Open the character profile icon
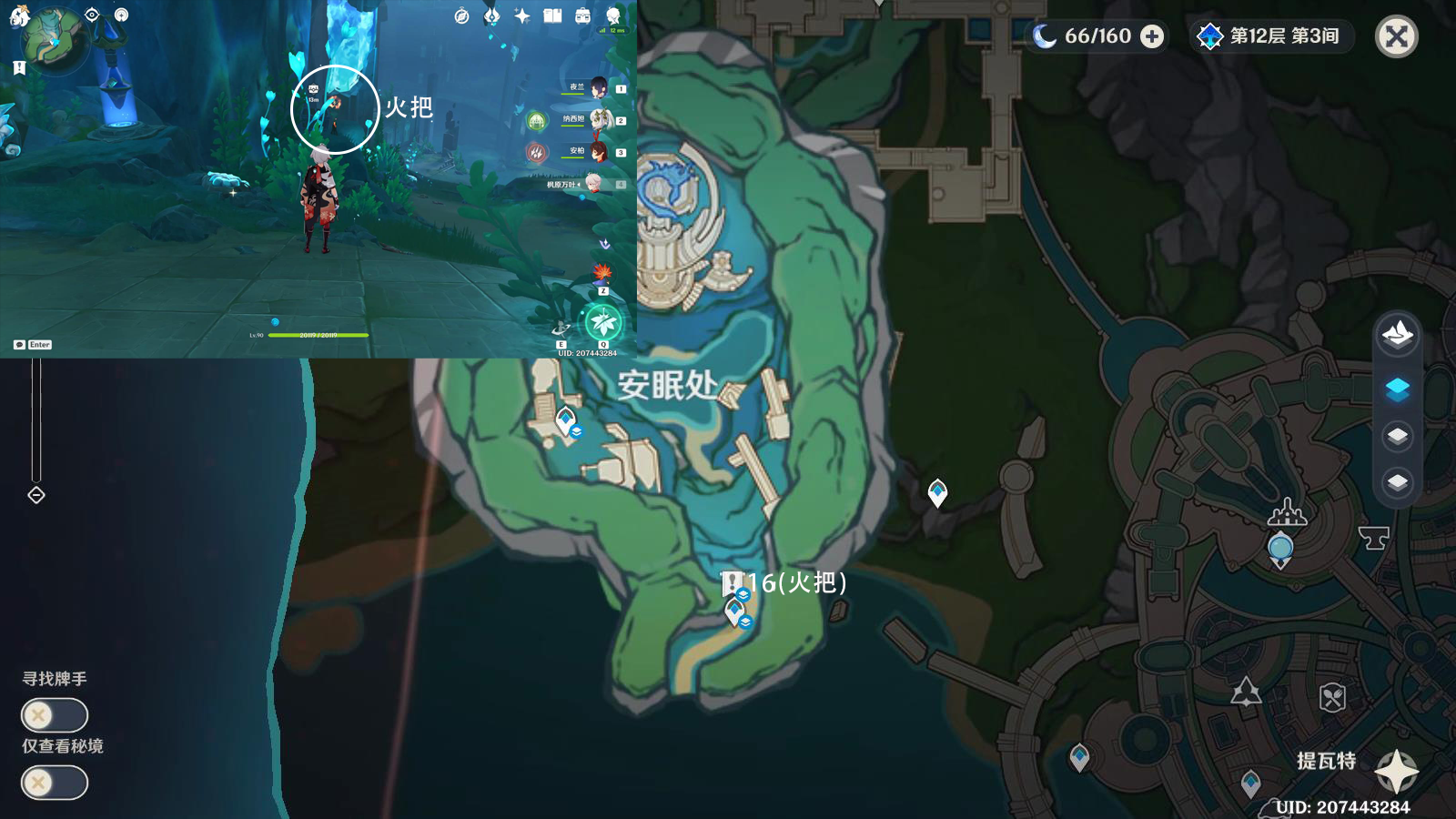The width and height of the screenshot is (1456, 819). click(612, 16)
